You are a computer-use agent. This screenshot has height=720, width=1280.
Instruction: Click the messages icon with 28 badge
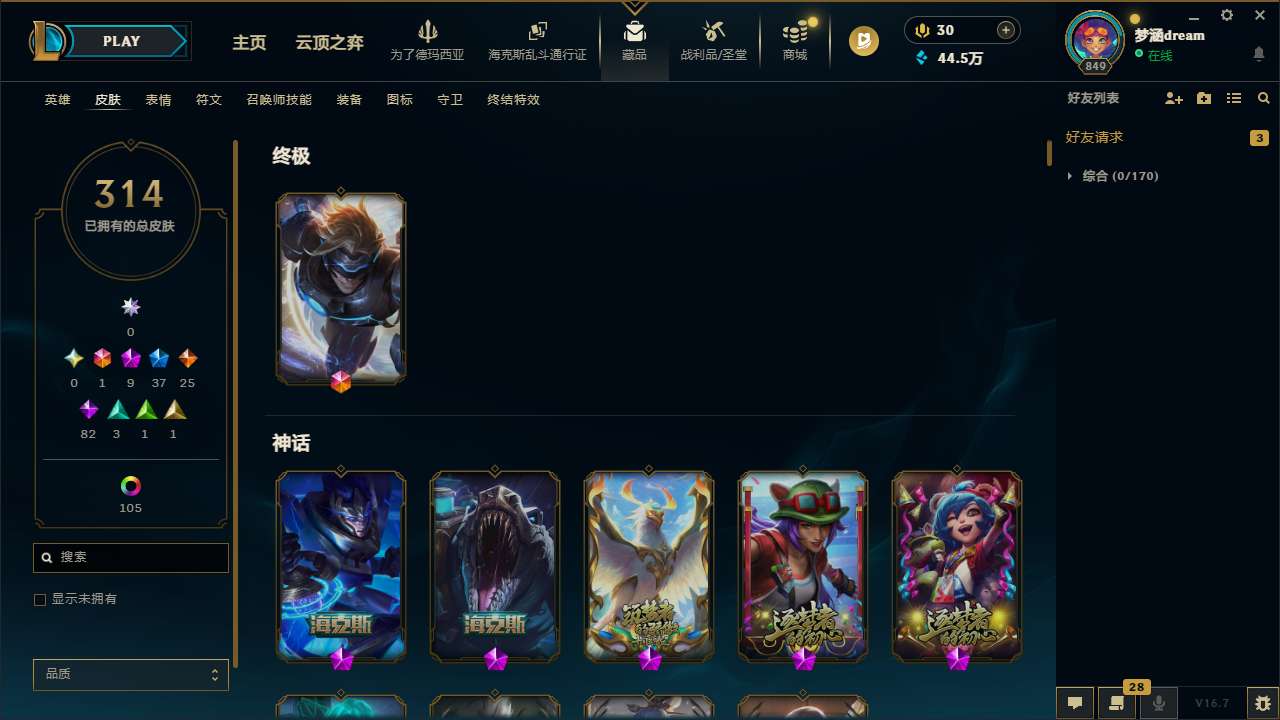[x=1116, y=703]
